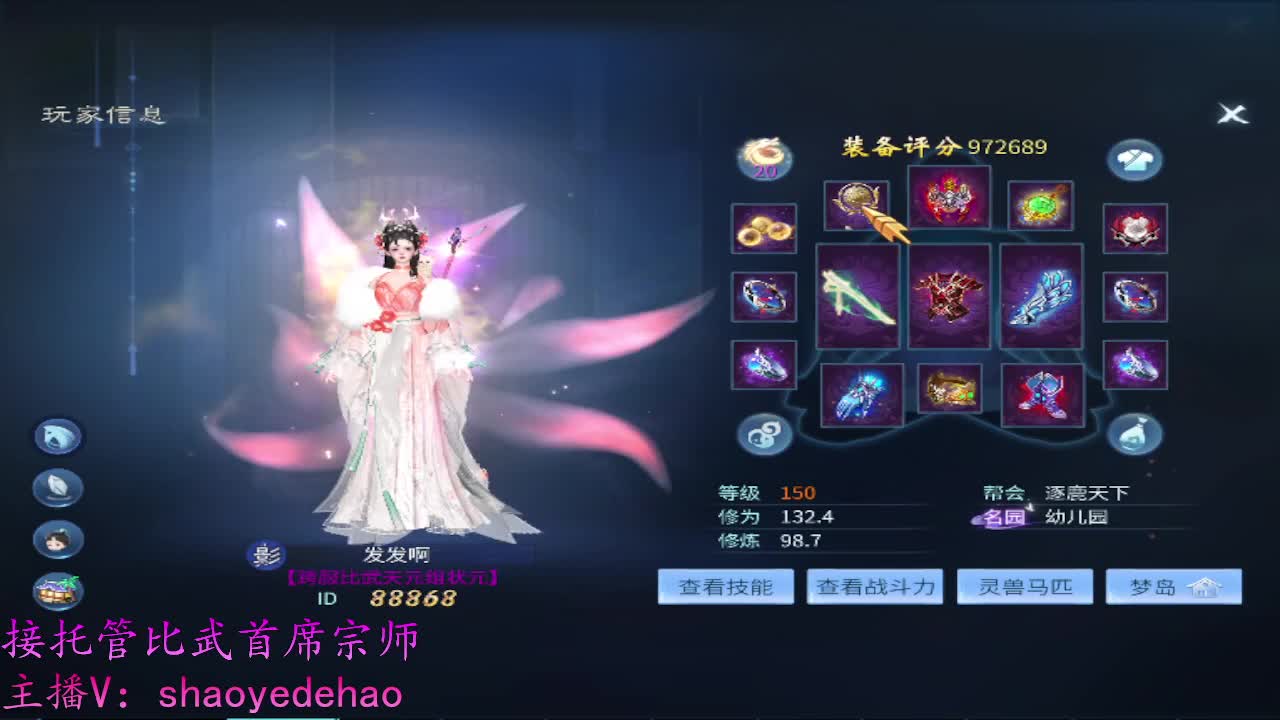1280x720 pixels.
Task: Select the wolf mask icon in left sidebar
Action: [x=57, y=437]
